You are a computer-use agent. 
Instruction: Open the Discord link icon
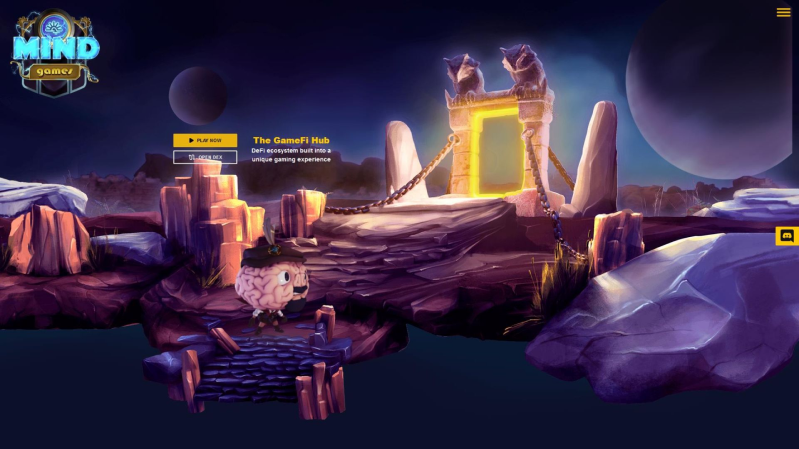pos(787,236)
